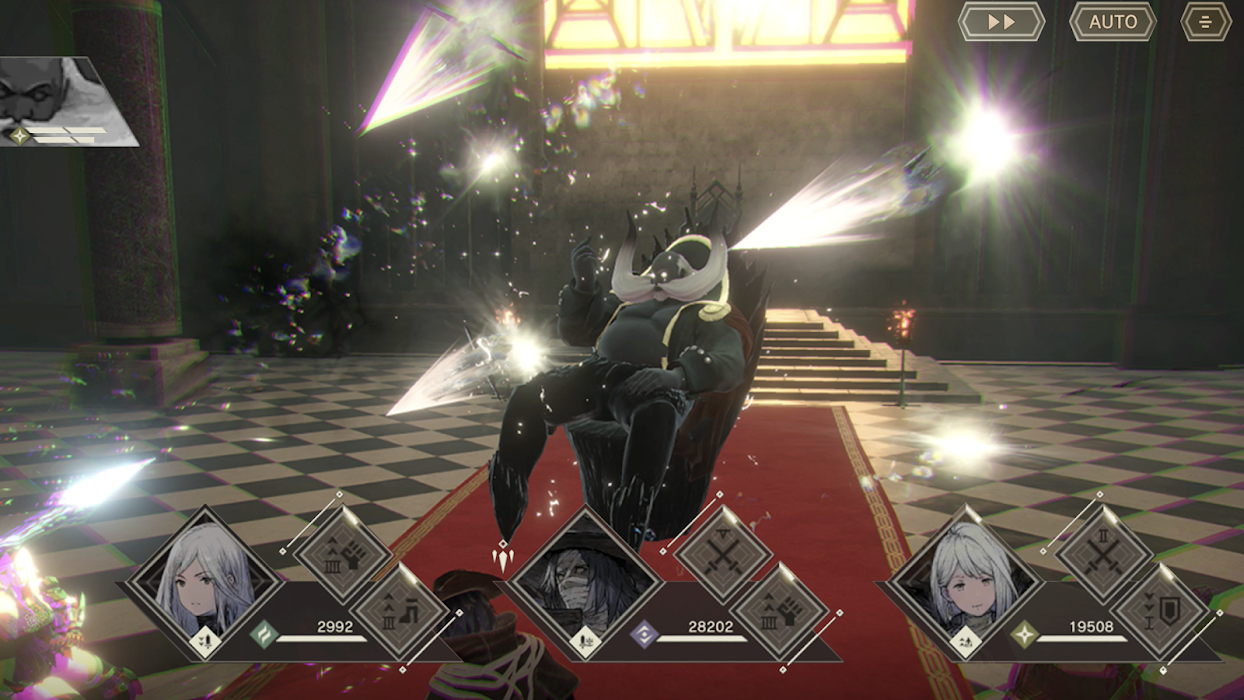Viewport: 1244px width, 700px height.
Task: Use the fist skill of the 2992 HP character
Action: click(x=341, y=554)
